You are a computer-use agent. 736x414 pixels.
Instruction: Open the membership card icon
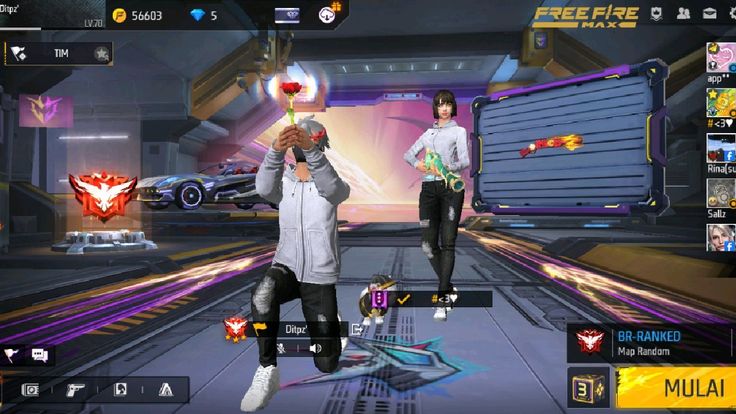286,15
